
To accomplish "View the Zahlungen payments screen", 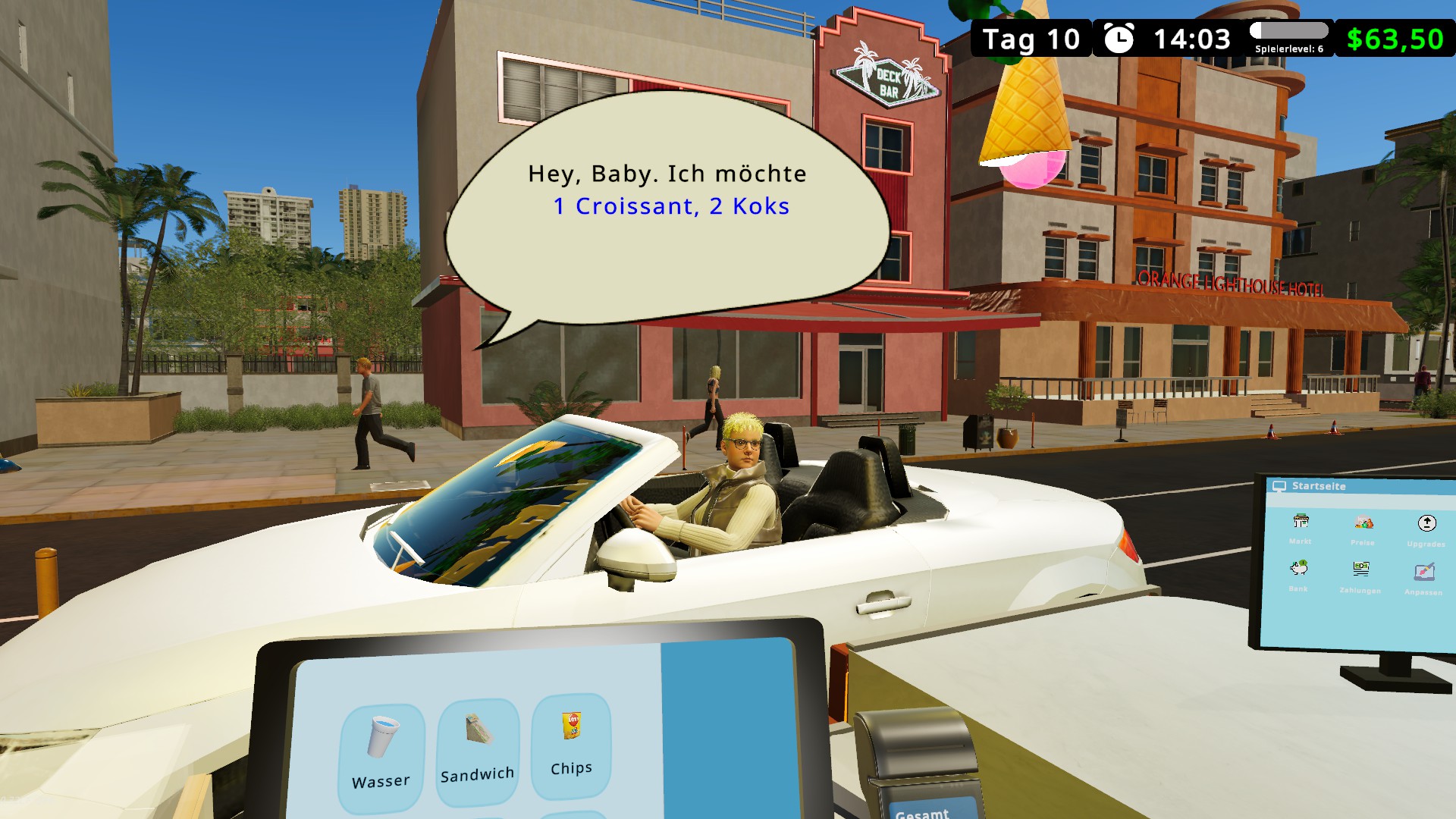I will pyautogui.click(x=1360, y=576).
